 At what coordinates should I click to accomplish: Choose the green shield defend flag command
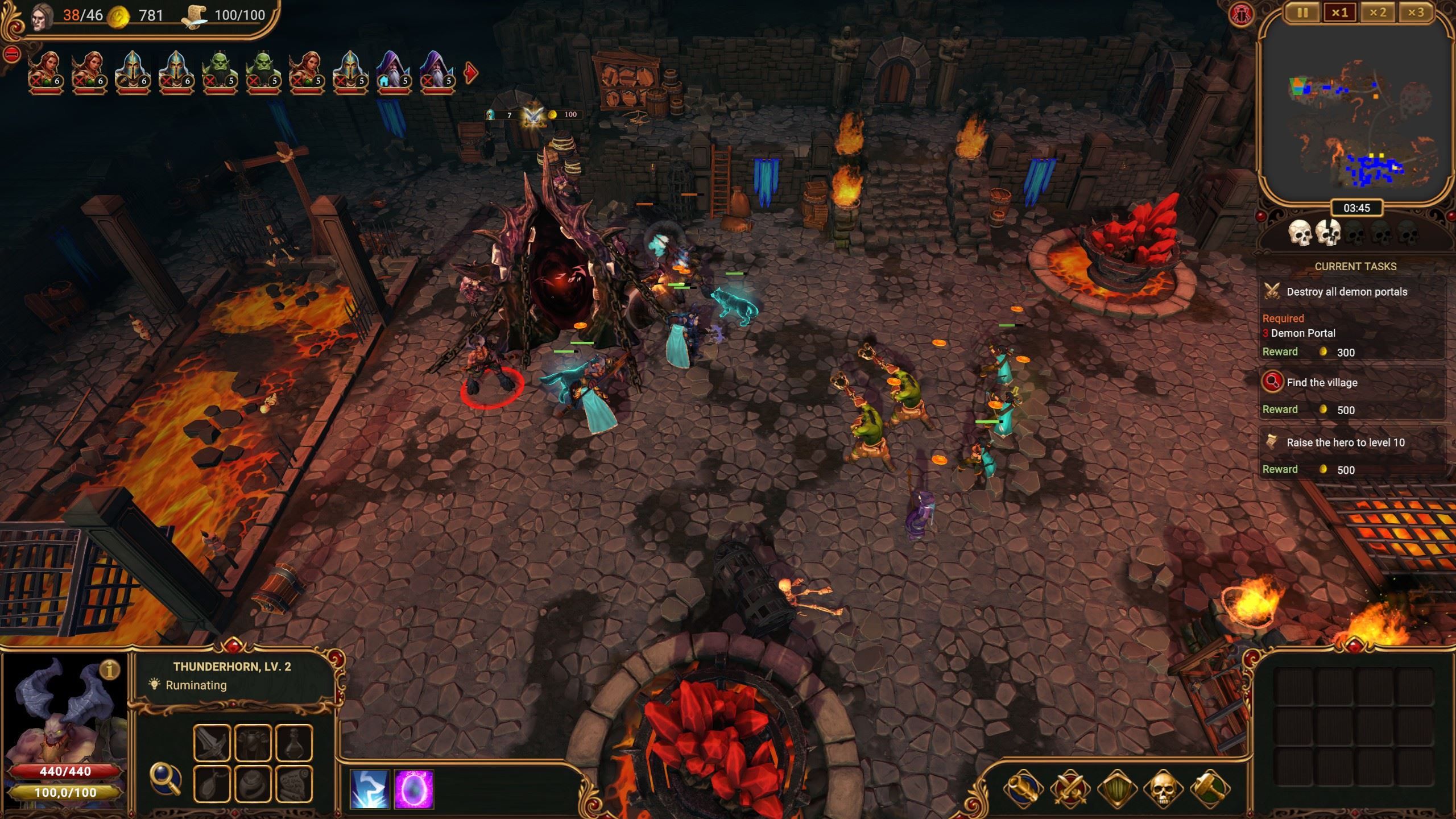coord(1116,788)
